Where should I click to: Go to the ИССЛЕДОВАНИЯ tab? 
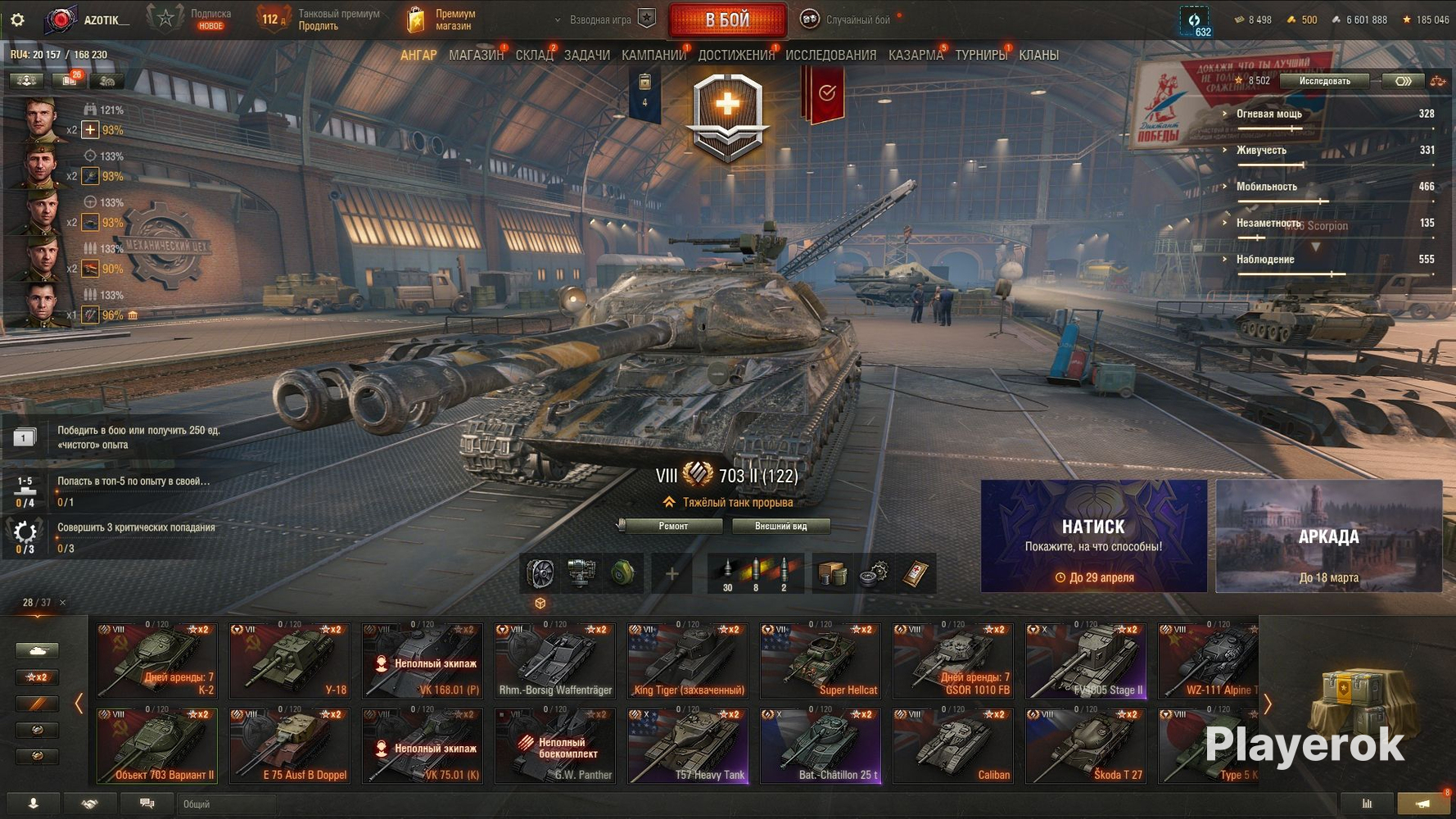(x=830, y=55)
